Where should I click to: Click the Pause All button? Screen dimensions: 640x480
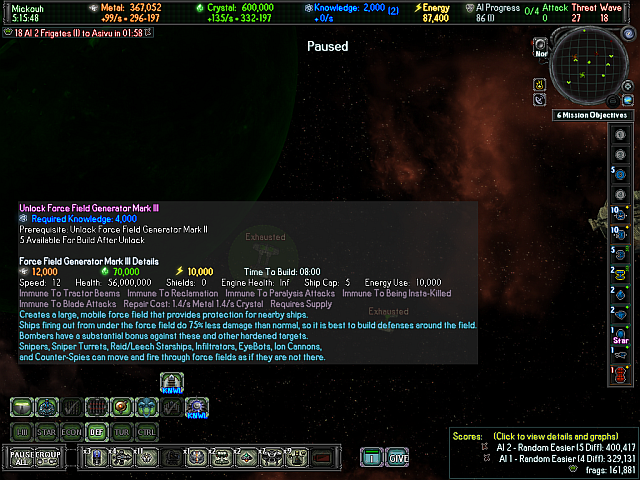tap(22, 458)
